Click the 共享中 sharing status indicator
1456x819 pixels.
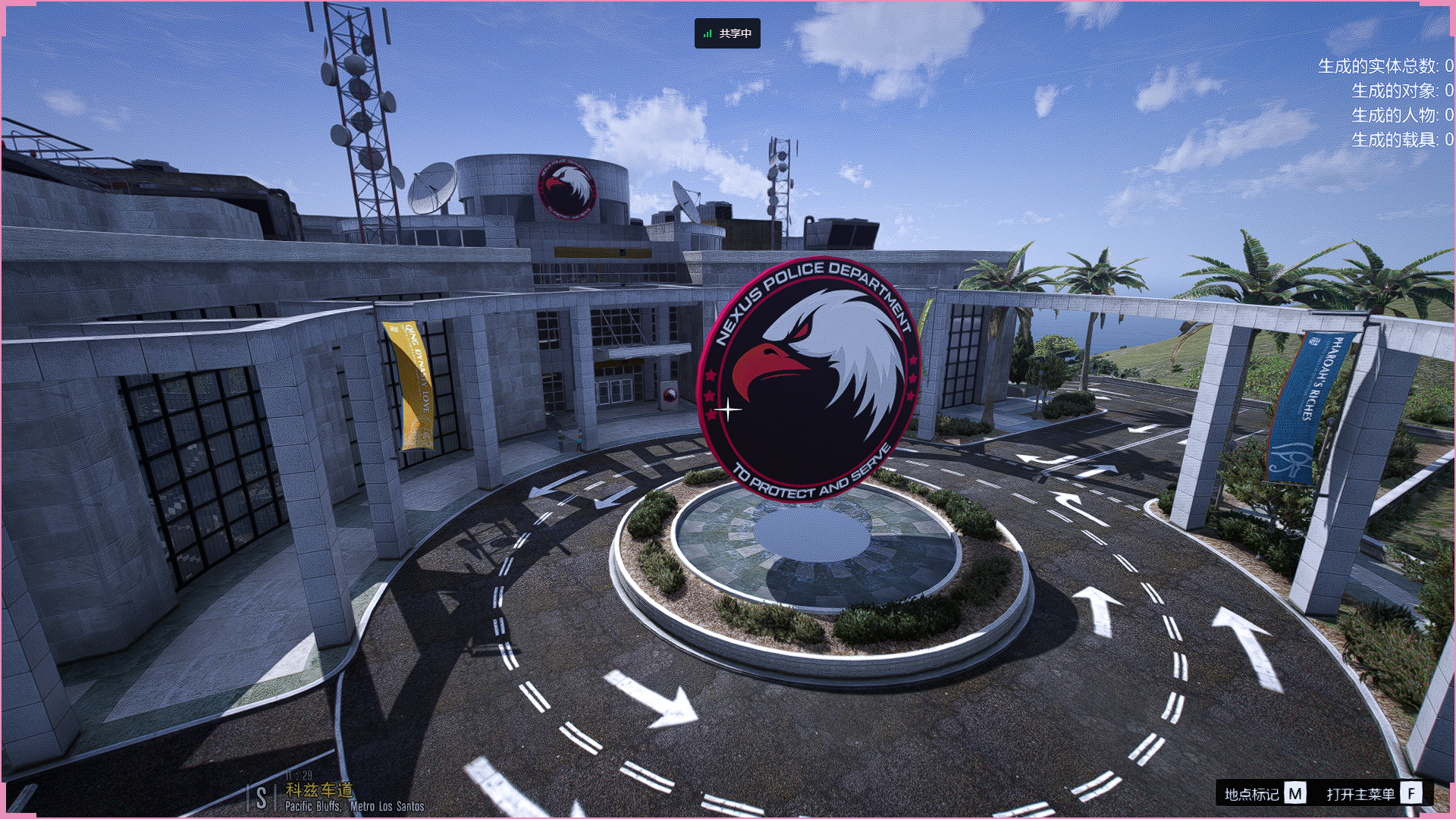(x=727, y=33)
